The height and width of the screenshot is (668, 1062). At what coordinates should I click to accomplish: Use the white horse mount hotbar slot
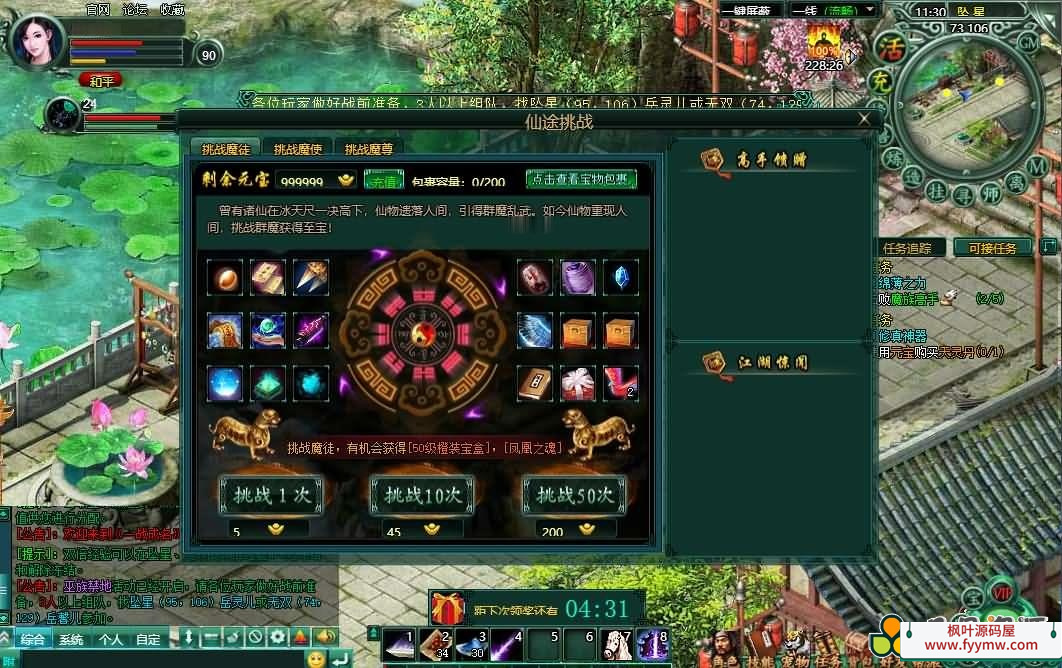pyautogui.click(x=617, y=644)
